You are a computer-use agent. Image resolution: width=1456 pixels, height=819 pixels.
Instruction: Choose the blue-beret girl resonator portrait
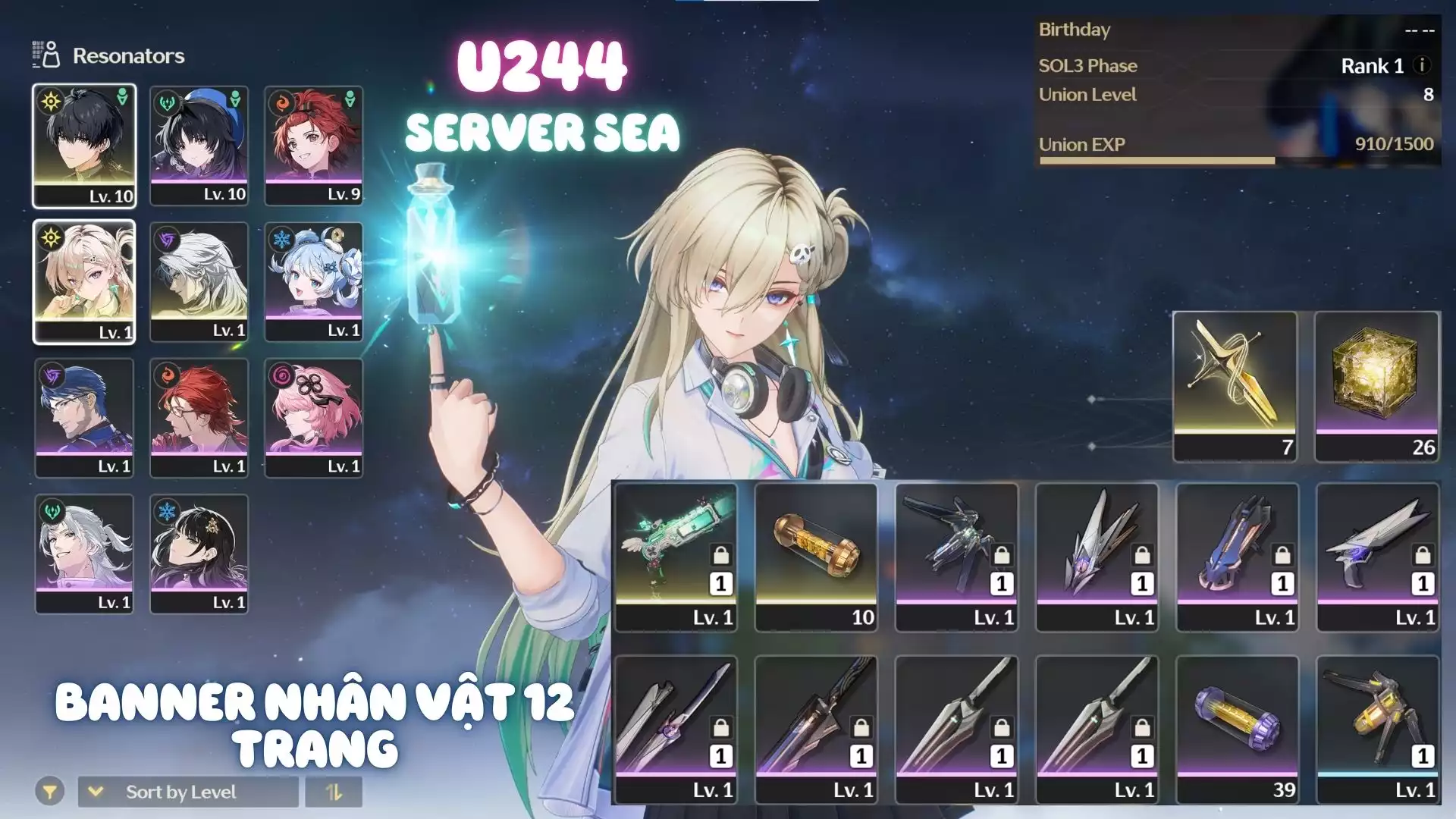pos(199,145)
